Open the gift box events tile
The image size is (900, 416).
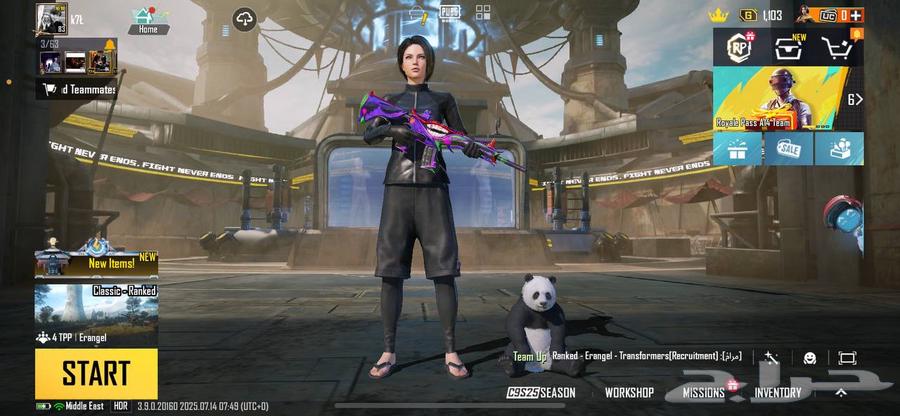pos(737,149)
